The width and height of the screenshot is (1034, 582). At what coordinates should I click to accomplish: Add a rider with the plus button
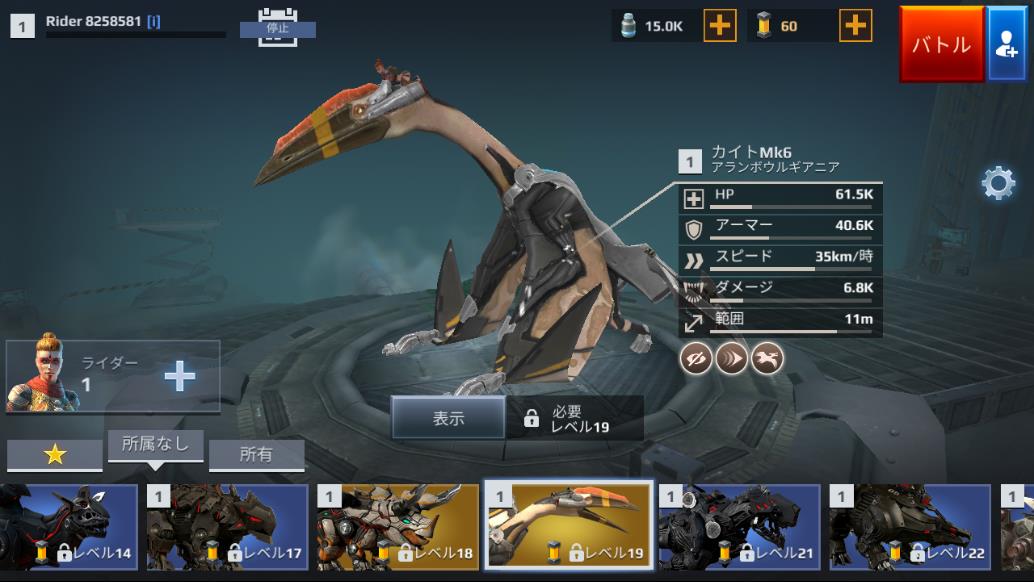180,376
